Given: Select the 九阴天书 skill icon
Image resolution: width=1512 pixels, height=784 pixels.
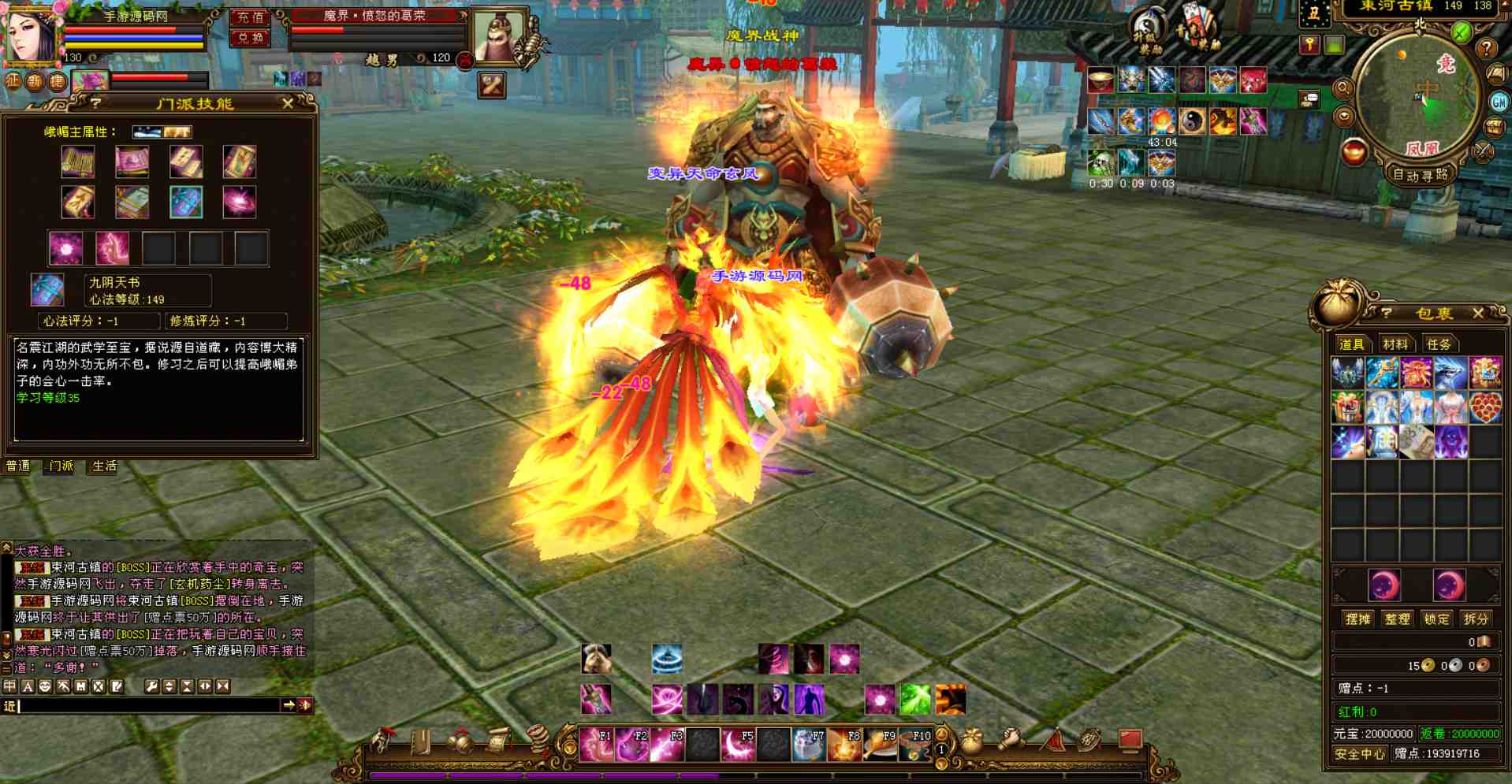Looking at the screenshot, I should 47,290.
